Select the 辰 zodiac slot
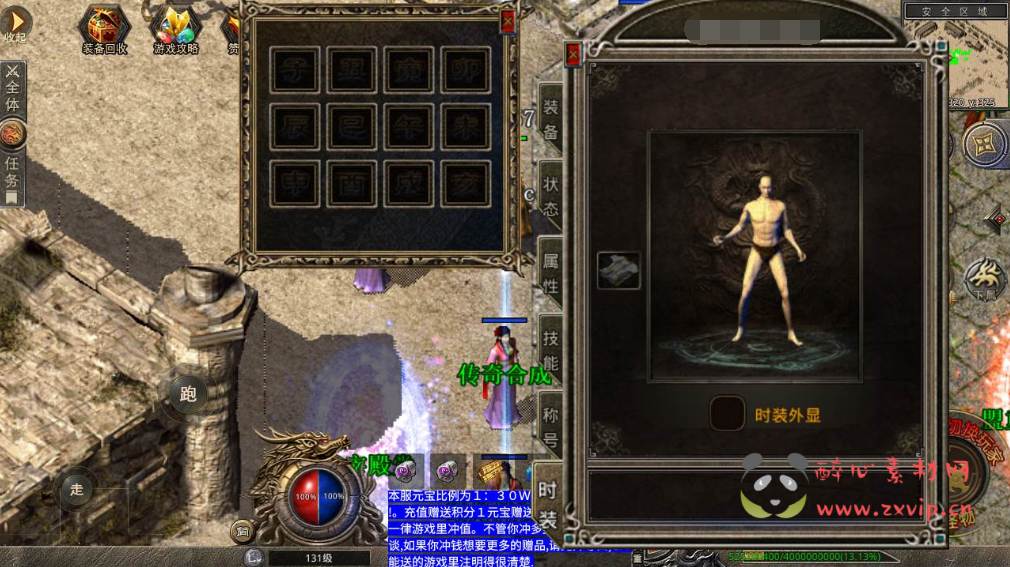This screenshot has width=1010, height=567. [295, 128]
